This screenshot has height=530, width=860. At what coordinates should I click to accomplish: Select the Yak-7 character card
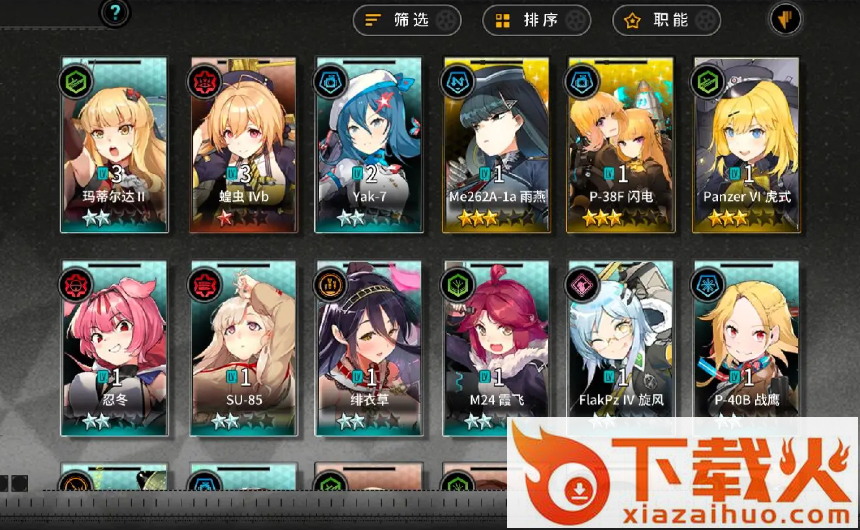368,145
